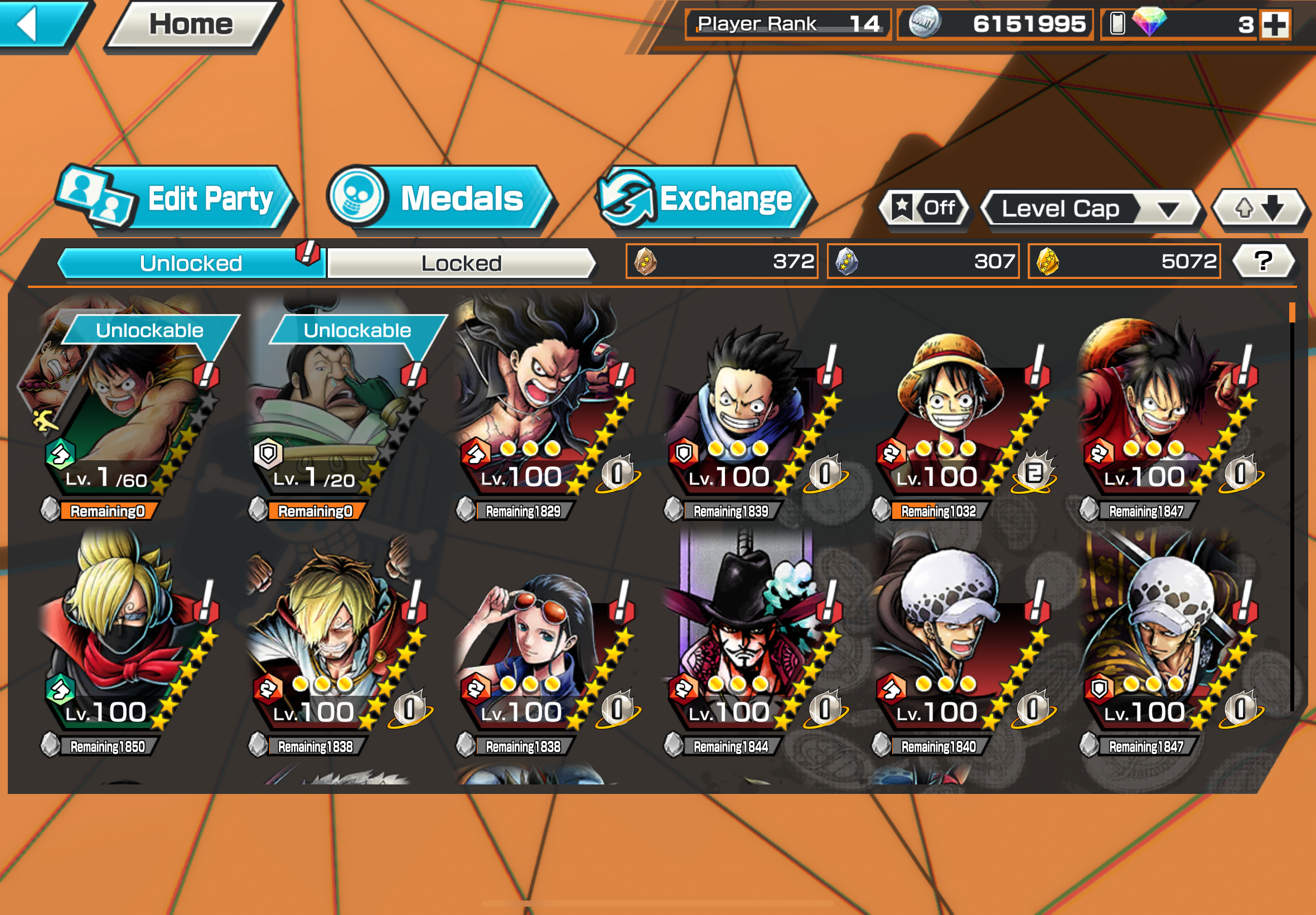Select the Unlocked characters tab
The height and width of the screenshot is (915, 1316).
point(191,264)
